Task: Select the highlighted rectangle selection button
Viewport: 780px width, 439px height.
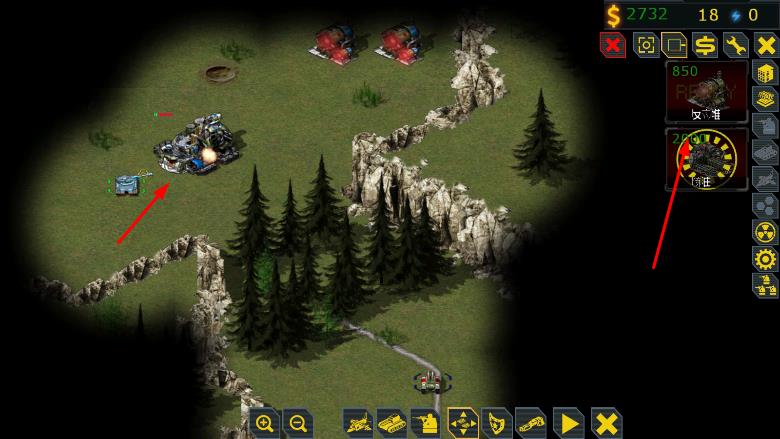Action: tap(675, 44)
